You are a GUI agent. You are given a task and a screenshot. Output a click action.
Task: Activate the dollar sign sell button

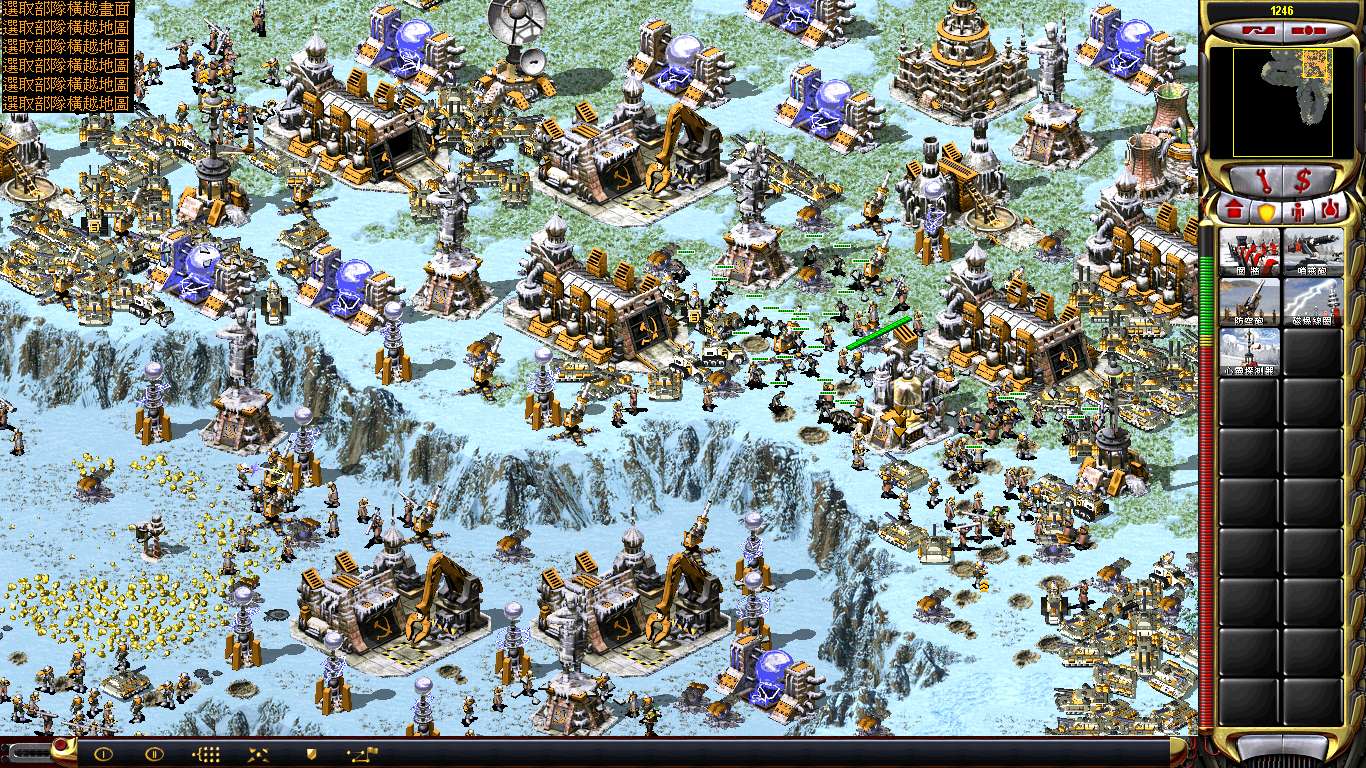coord(1305,181)
